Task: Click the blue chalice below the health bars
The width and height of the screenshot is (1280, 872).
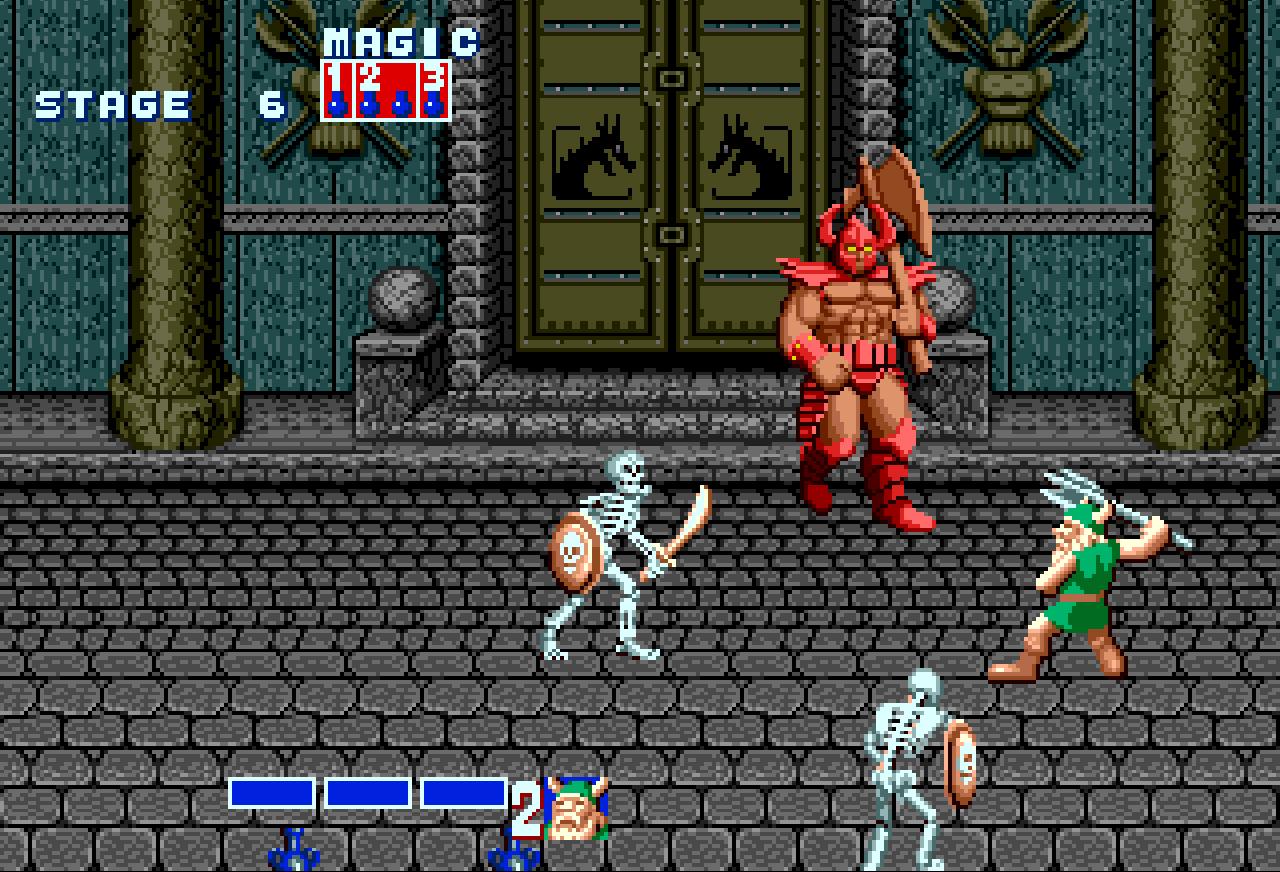Action: click(x=291, y=855)
